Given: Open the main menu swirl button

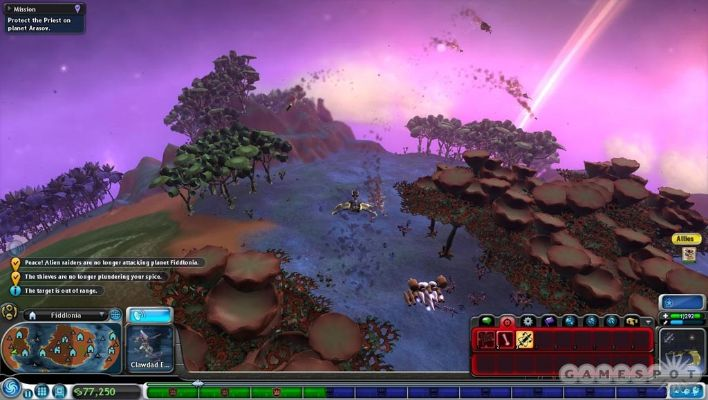Looking at the screenshot, I should point(11,390).
